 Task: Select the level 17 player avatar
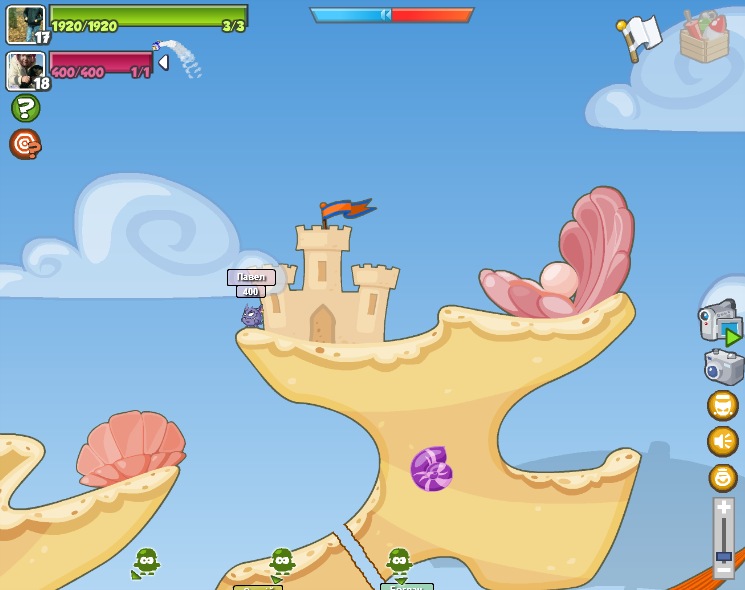tap(25, 24)
